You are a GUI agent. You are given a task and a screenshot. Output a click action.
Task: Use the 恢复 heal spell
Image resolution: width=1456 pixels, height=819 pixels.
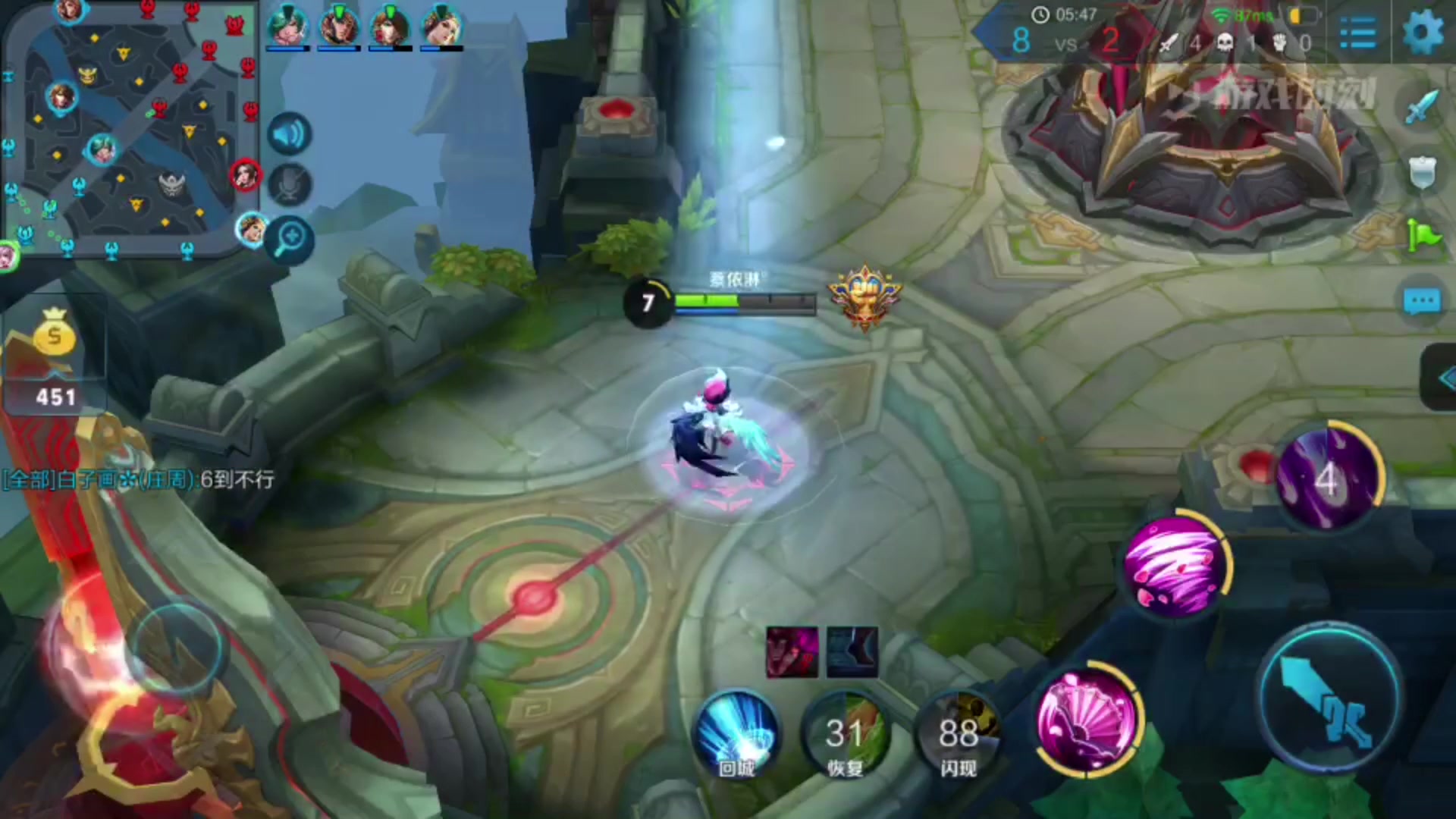pos(846,734)
